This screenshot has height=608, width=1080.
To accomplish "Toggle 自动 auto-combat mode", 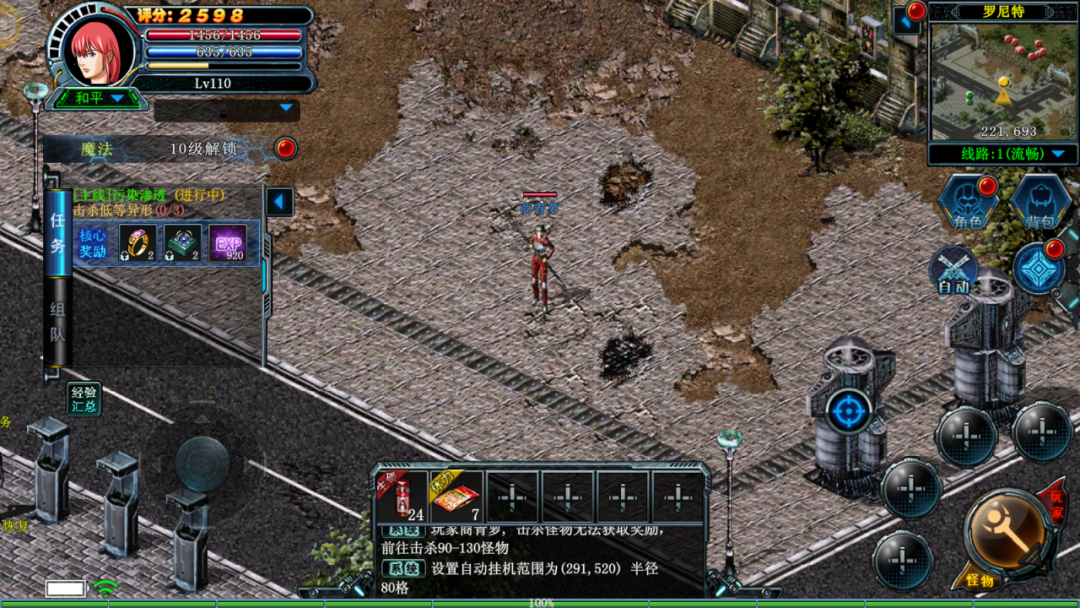I will click(953, 270).
